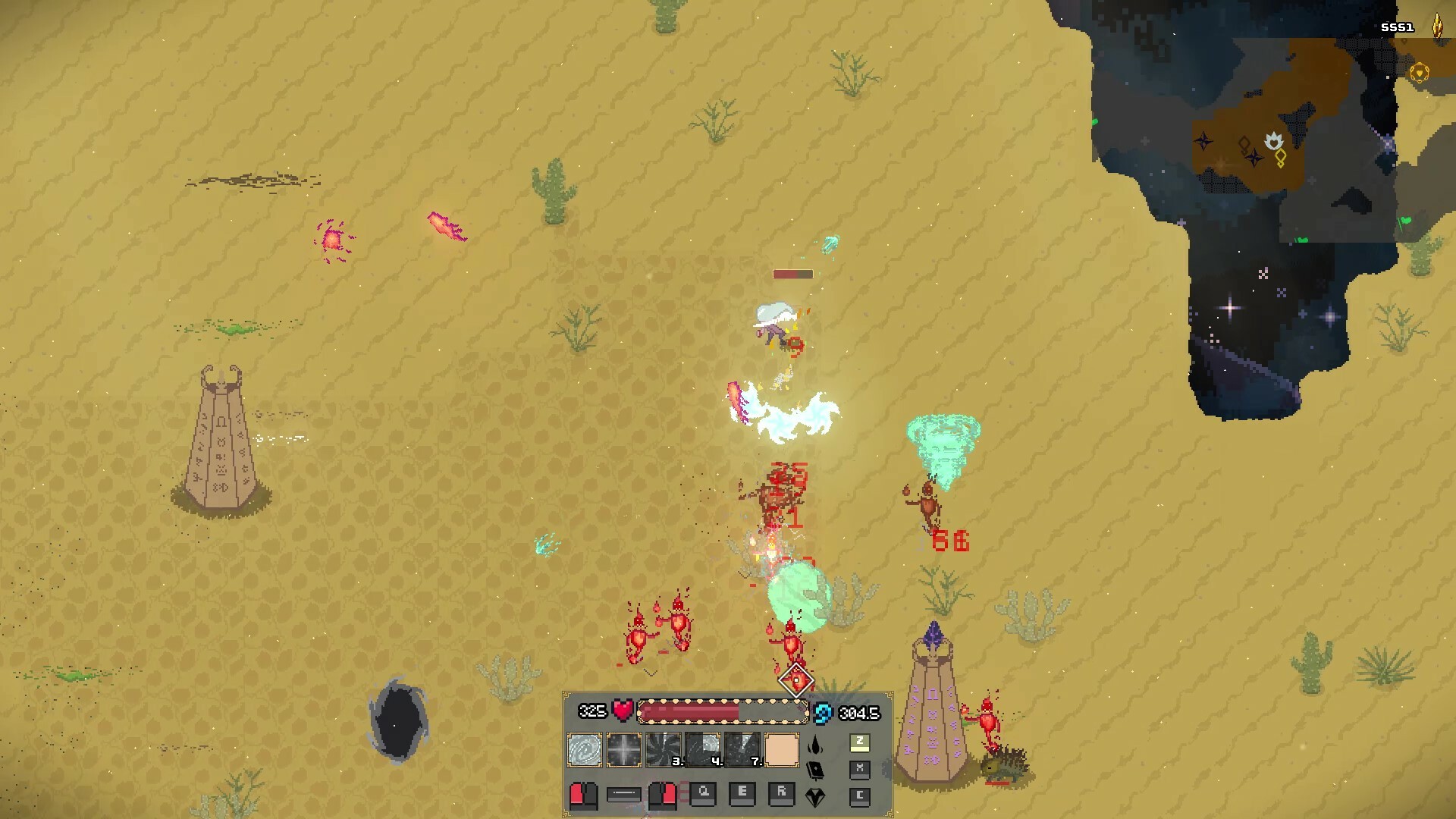Click the red heart icon next to 325
The width and height of the screenshot is (1456, 819).
pos(623,711)
